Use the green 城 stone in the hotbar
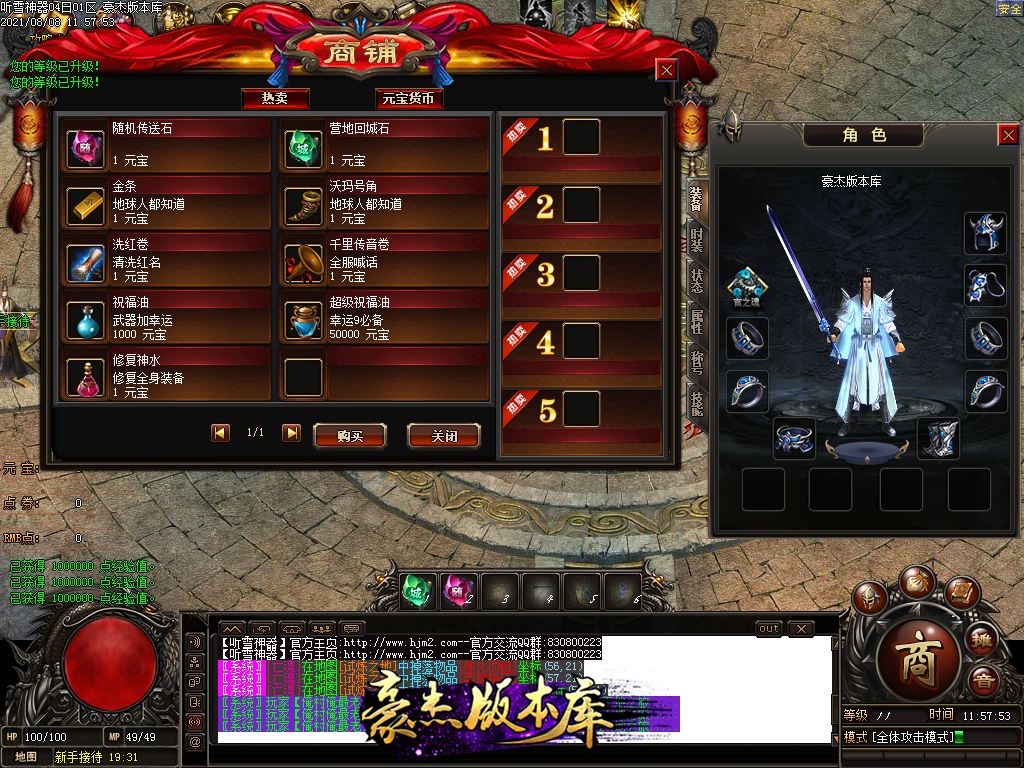The width and height of the screenshot is (1024, 768). click(x=418, y=591)
